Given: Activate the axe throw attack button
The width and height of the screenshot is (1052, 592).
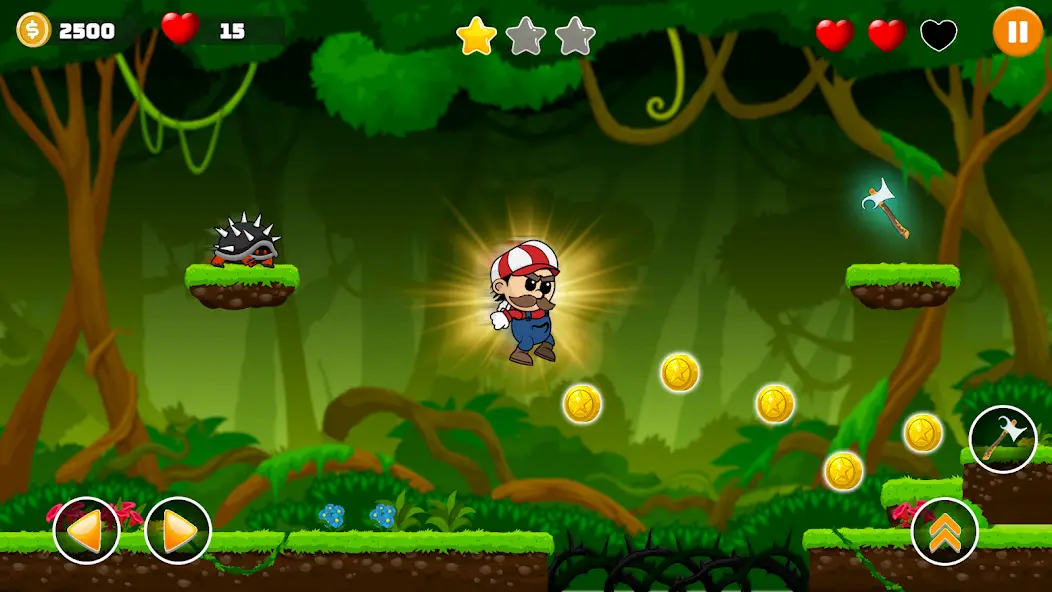Looking at the screenshot, I should (x=1002, y=439).
